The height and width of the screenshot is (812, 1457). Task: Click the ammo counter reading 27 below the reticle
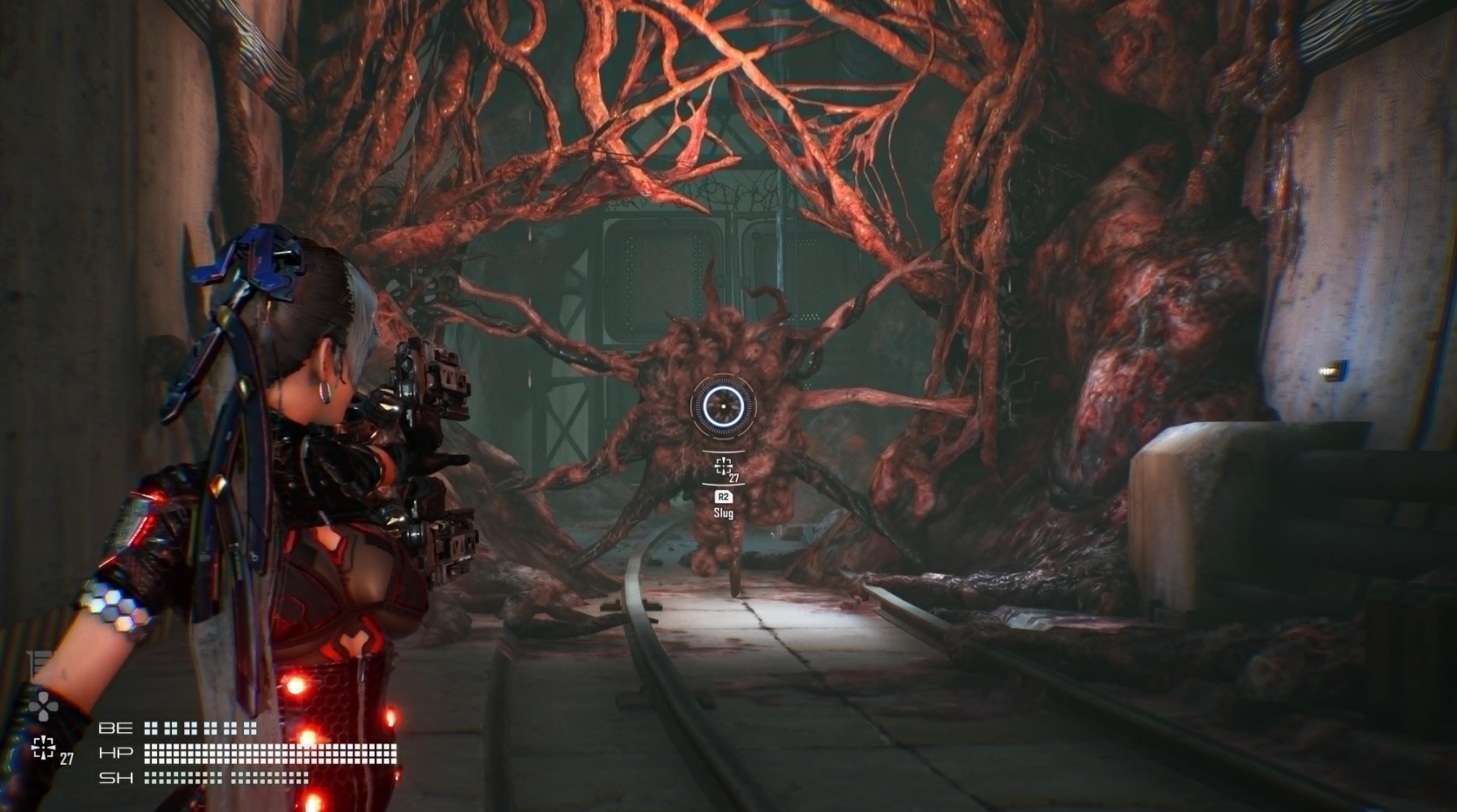(x=735, y=477)
